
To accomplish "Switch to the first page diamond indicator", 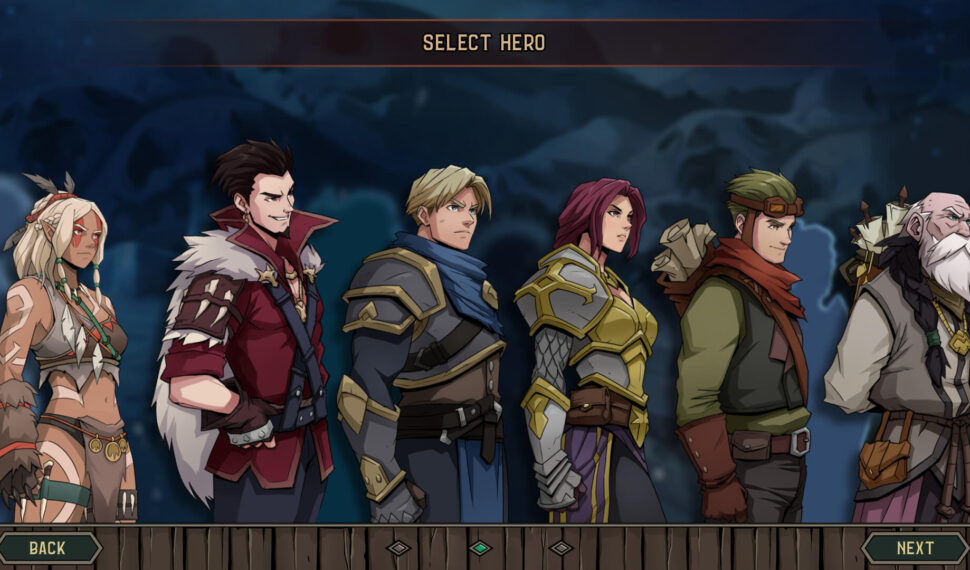I will click(x=399, y=548).
